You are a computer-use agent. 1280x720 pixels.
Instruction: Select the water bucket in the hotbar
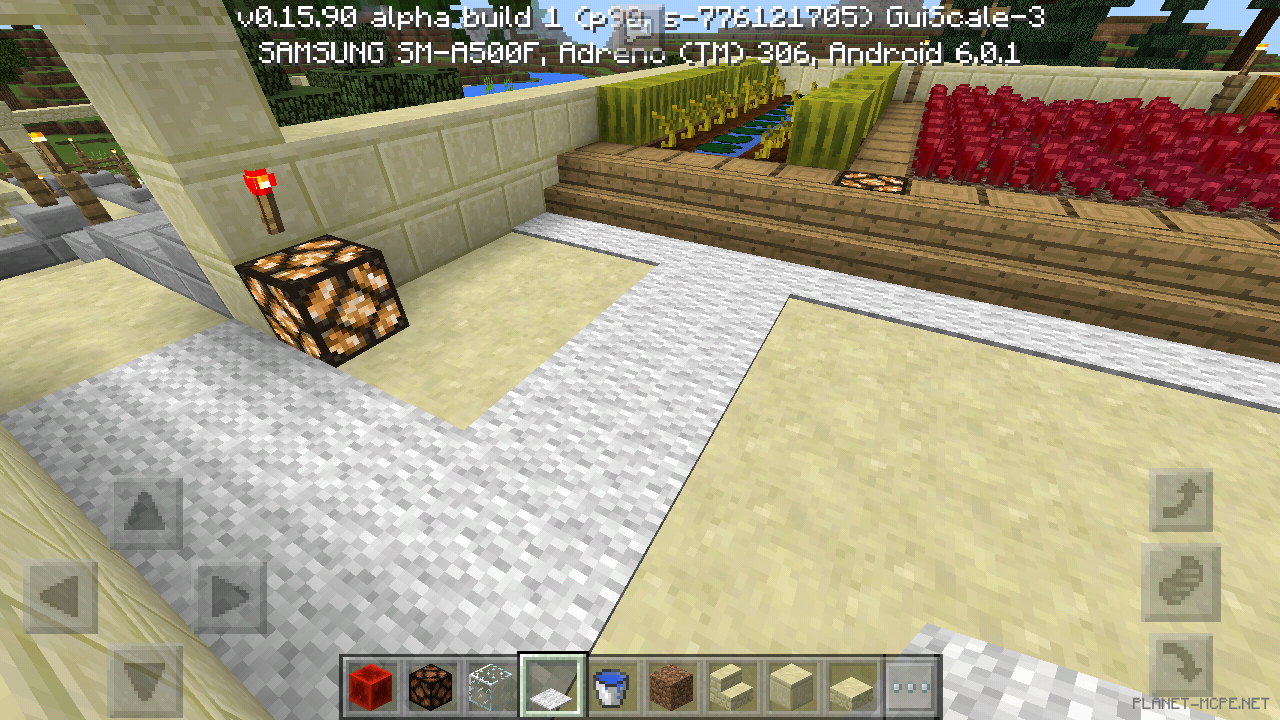coord(611,687)
